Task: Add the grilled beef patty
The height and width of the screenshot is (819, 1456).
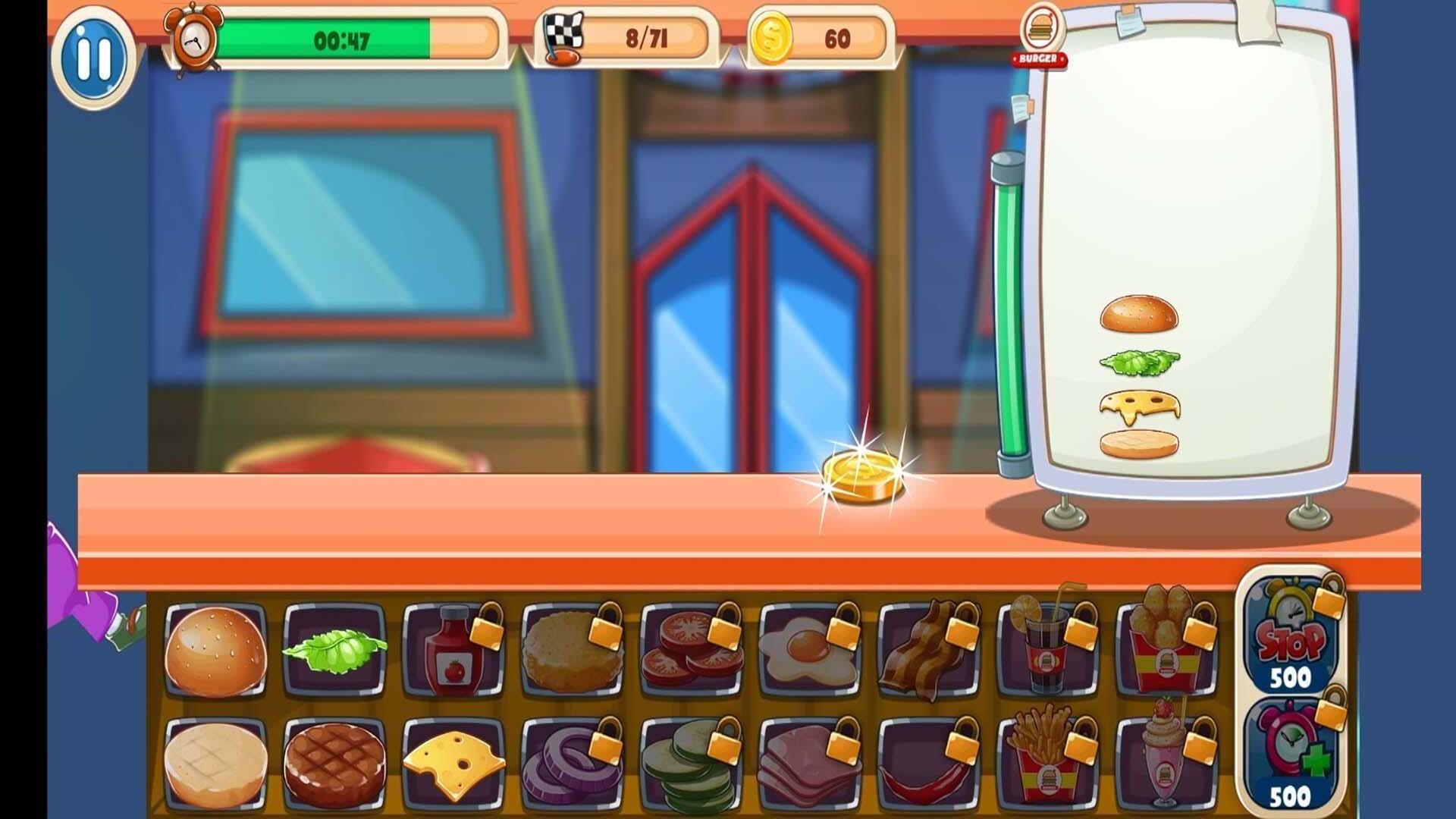Action: [x=334, y=764]
